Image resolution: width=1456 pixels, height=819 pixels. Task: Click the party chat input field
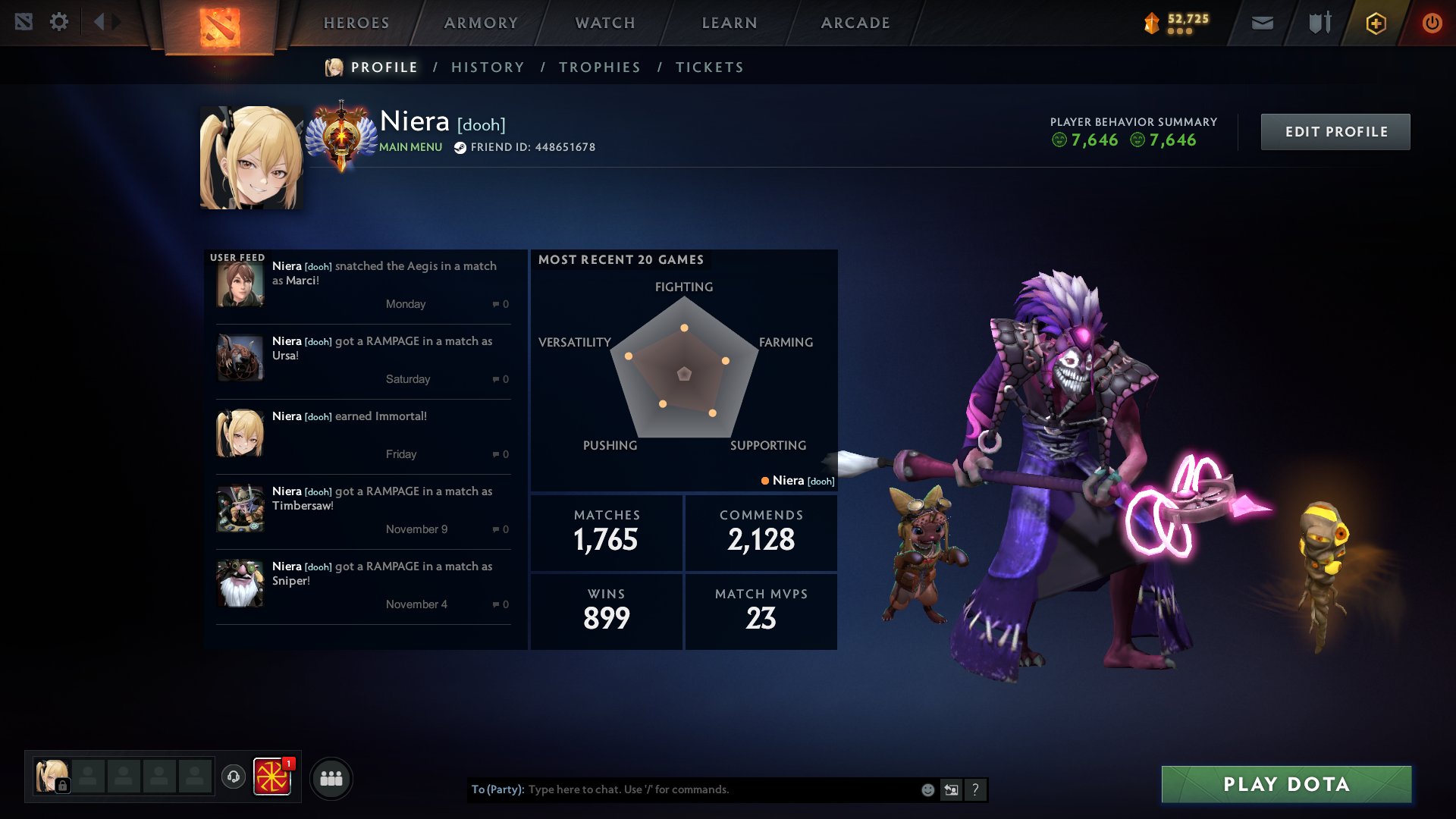click(682, 789)
